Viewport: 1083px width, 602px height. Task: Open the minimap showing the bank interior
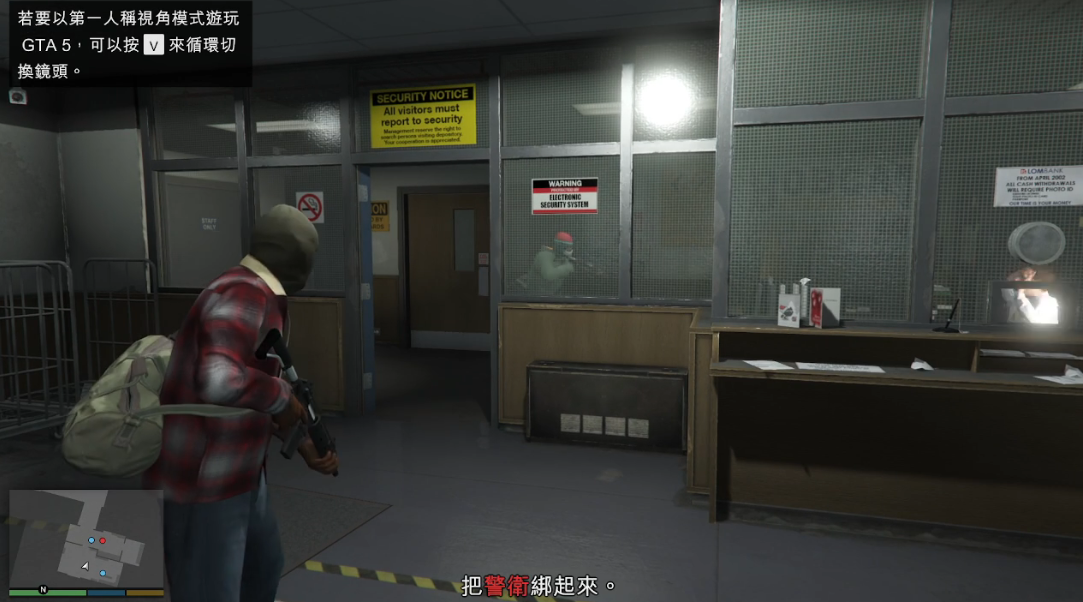coord(86,538)
